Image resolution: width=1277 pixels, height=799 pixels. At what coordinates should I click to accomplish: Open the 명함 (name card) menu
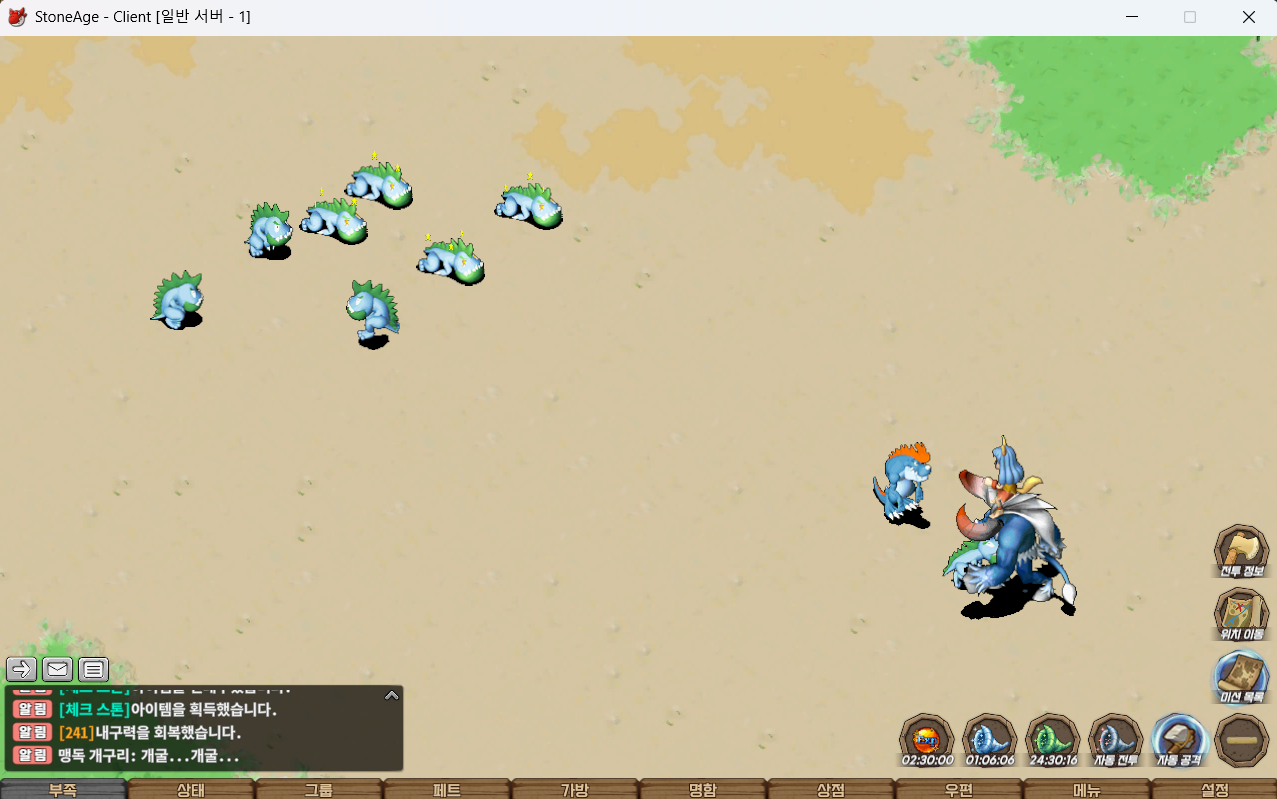pyautogui.click(x=703, y=789)
